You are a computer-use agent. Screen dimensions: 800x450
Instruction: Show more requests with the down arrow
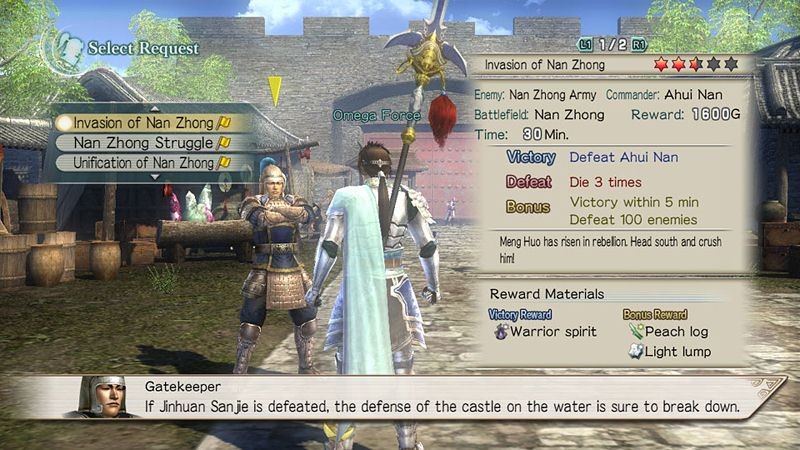pos(153,177)
